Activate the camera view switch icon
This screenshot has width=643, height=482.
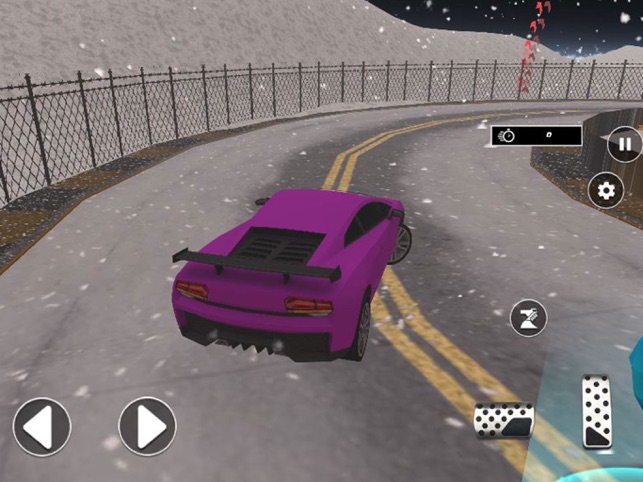pos(529,318)
